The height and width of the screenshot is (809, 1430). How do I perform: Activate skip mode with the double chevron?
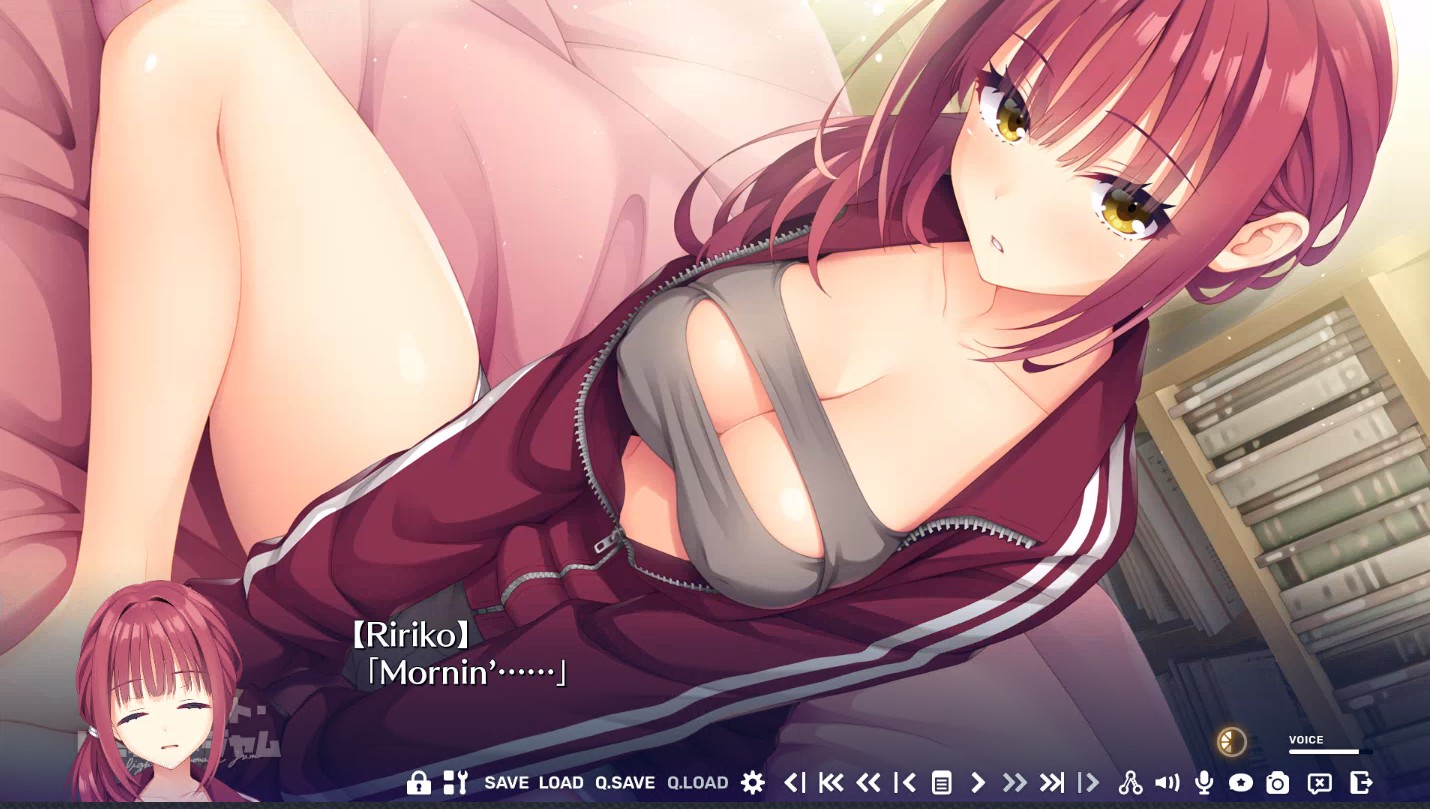click(1016, 783)
